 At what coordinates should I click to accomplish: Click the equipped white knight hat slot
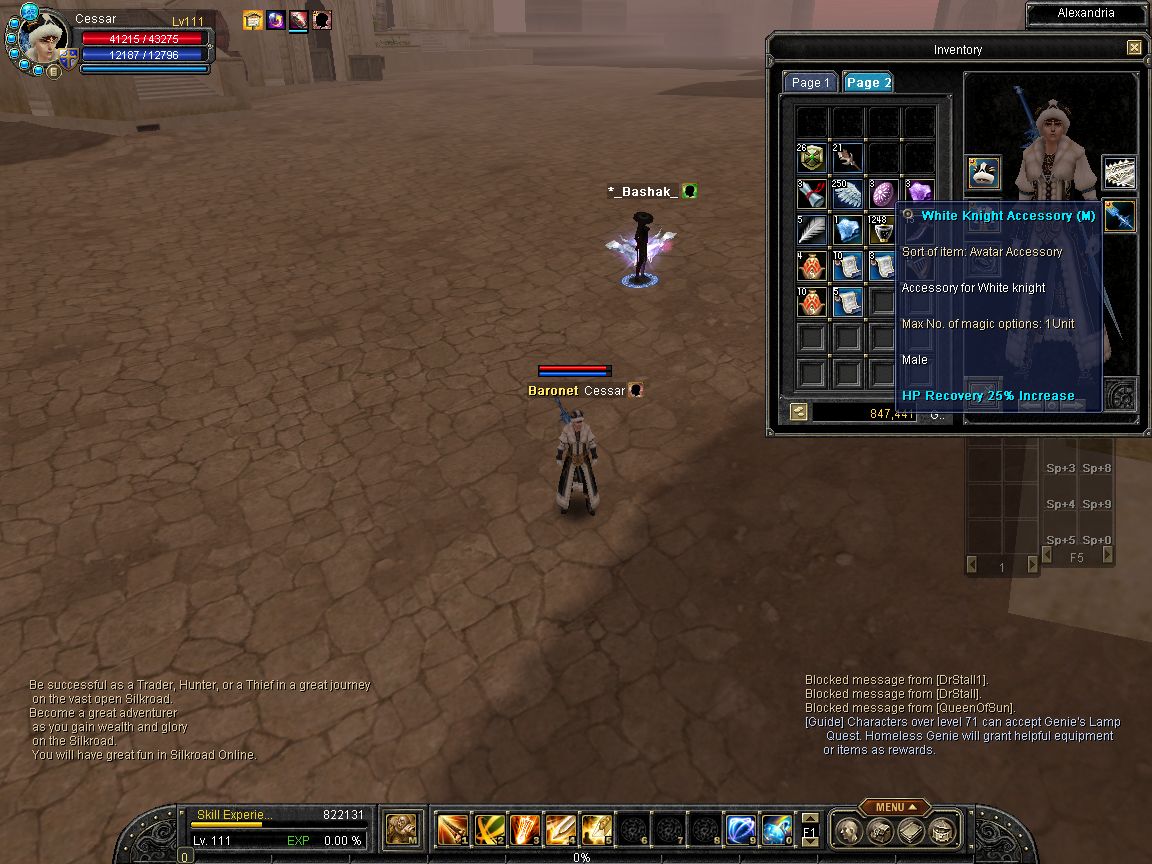tap(984, 173)
